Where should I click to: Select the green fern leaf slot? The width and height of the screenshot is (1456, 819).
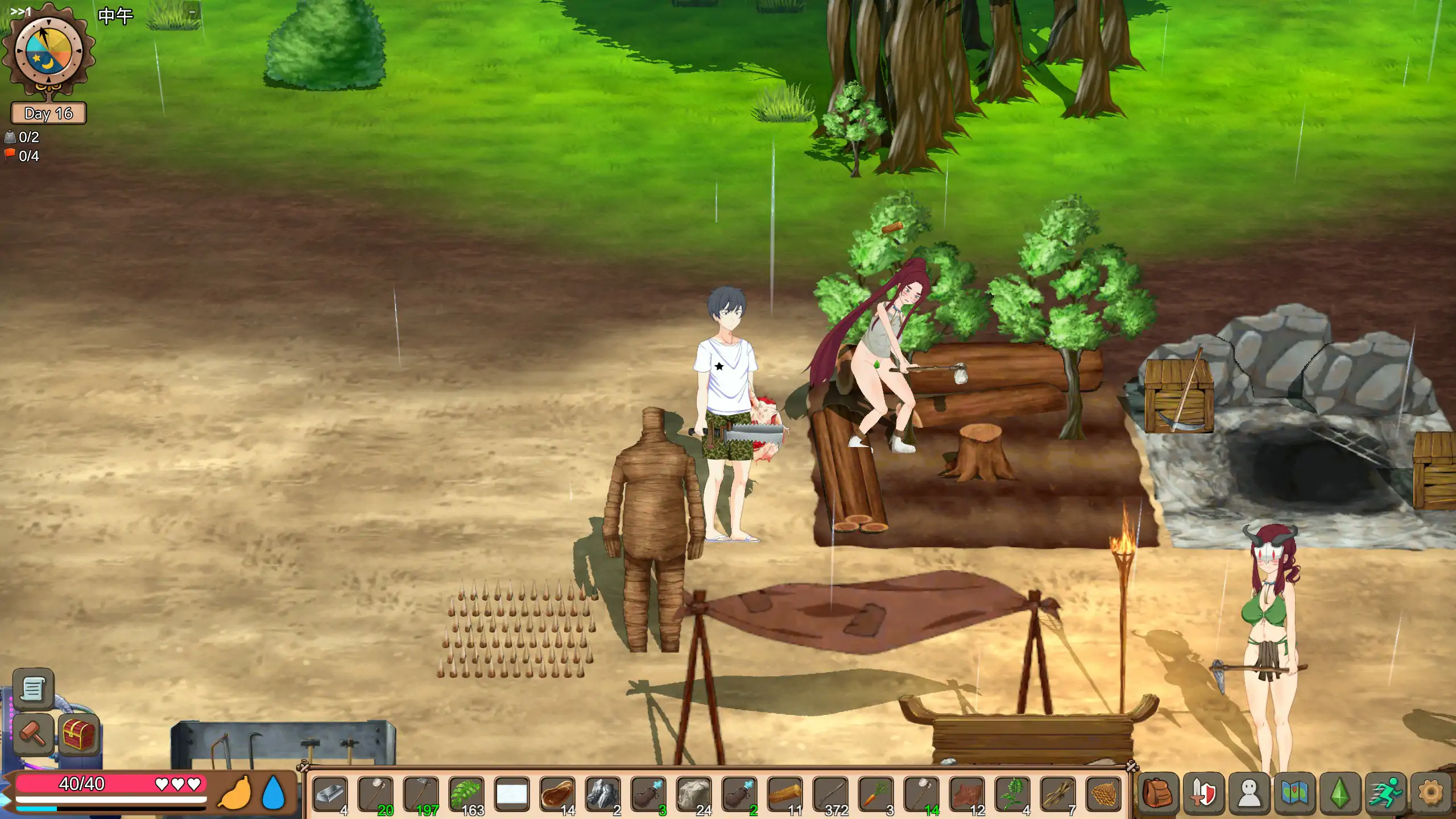pos(466,794)
